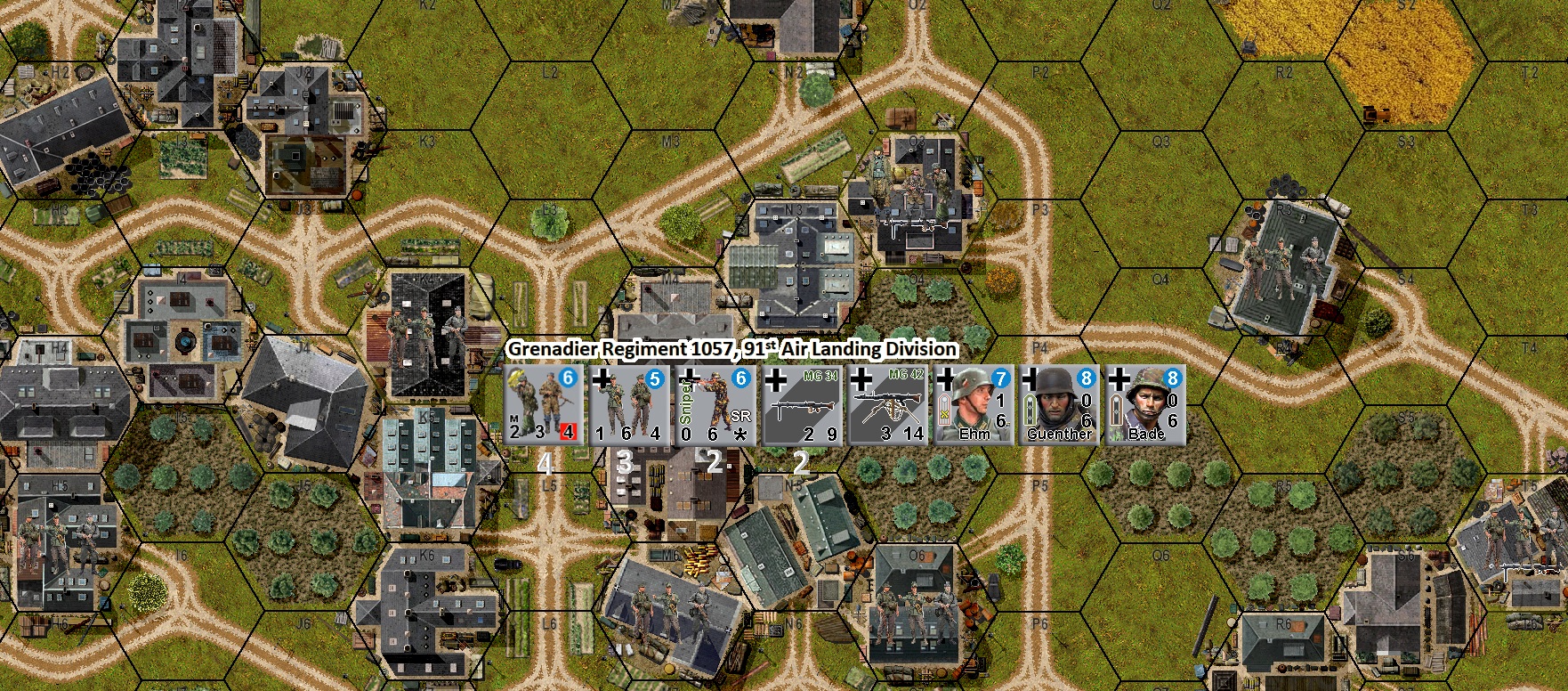Click the stack count 4 under the first squad counter

tap(546, 464)
